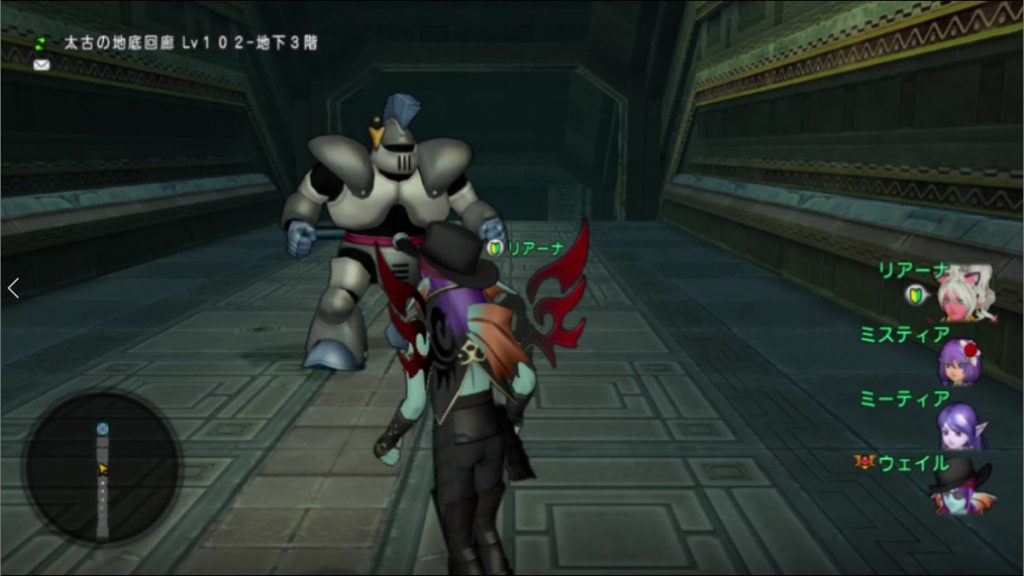Click the left arrow at screen edge
The height and width of the screenshot is (576, 1024).
[x=13, y=288]
